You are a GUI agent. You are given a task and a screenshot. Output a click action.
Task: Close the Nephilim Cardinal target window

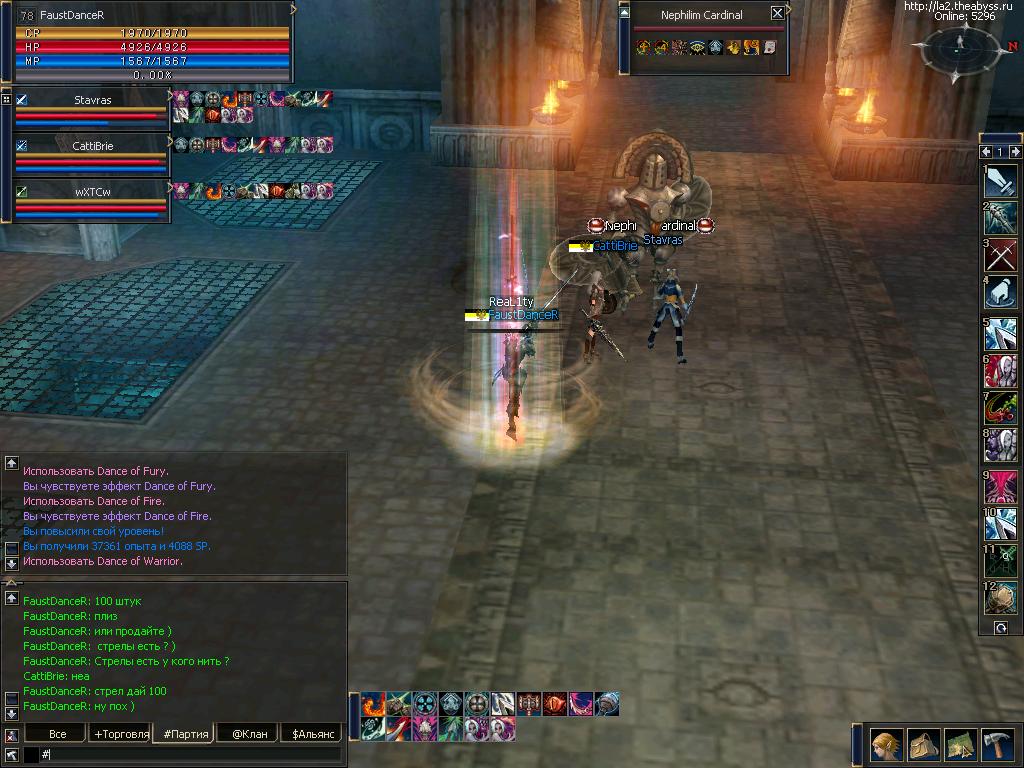(778, 13)
